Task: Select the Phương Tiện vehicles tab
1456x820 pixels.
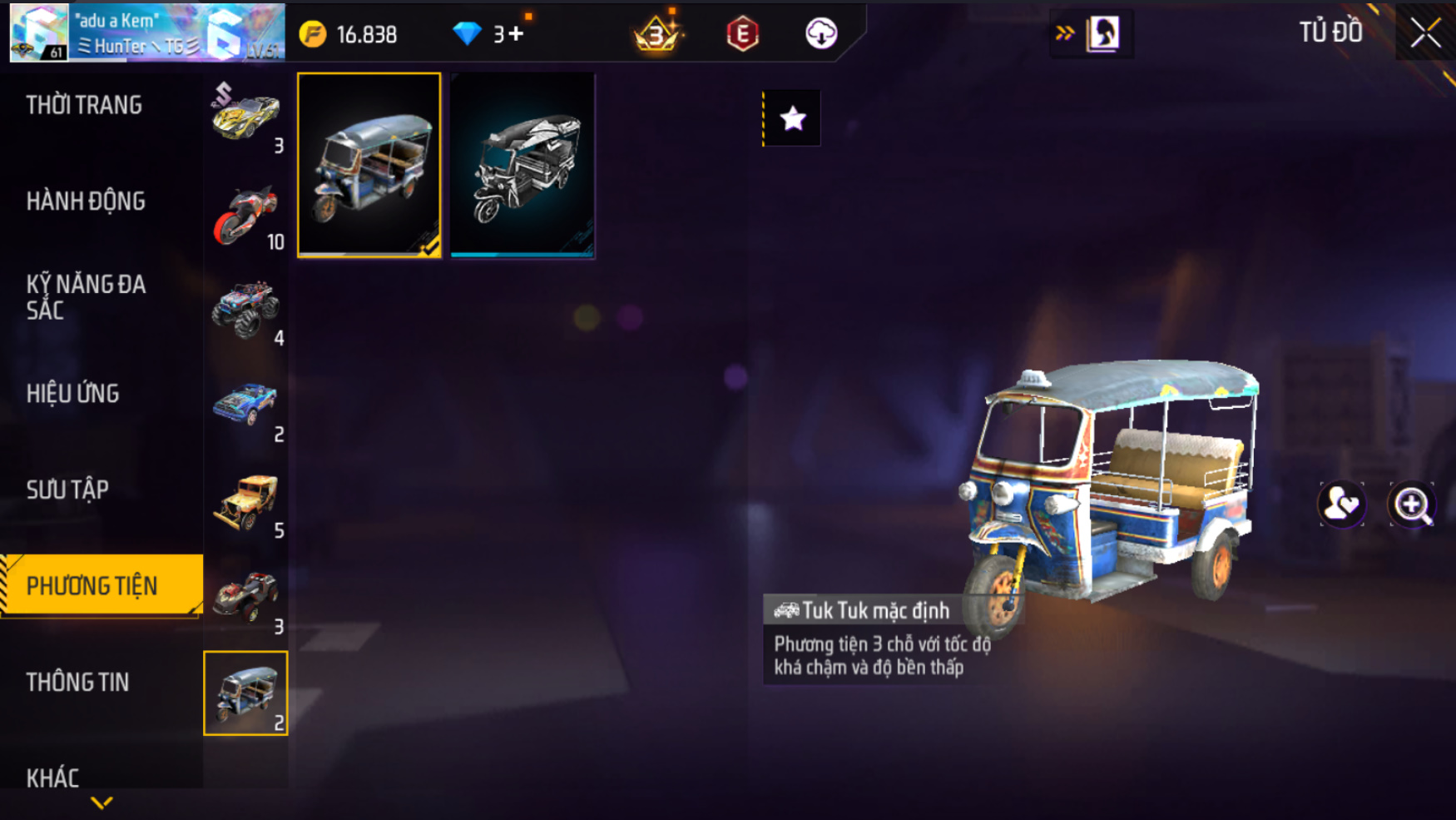Action: click(x=92, y=586)
